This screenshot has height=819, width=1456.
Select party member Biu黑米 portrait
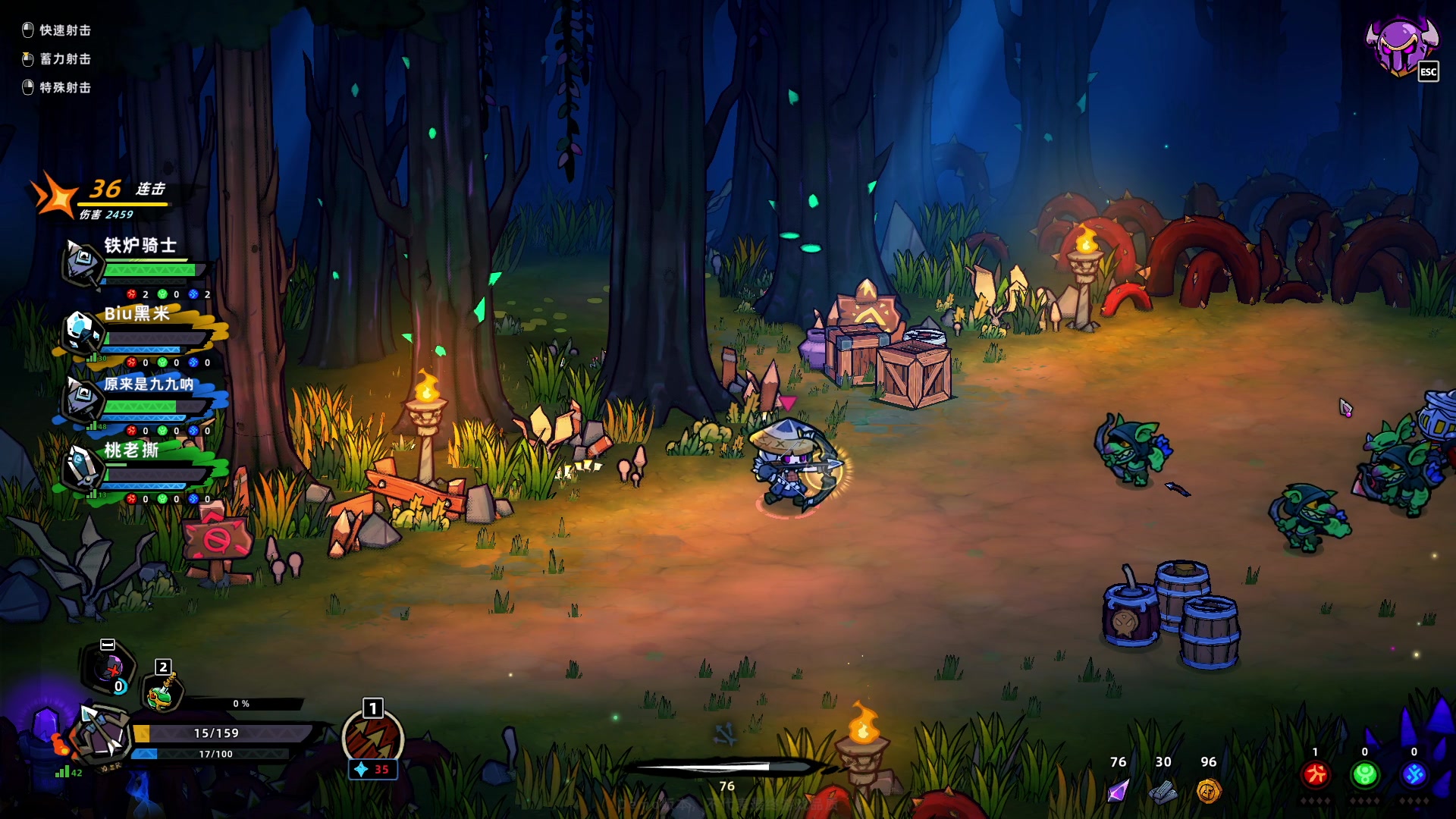click(80, 331)
